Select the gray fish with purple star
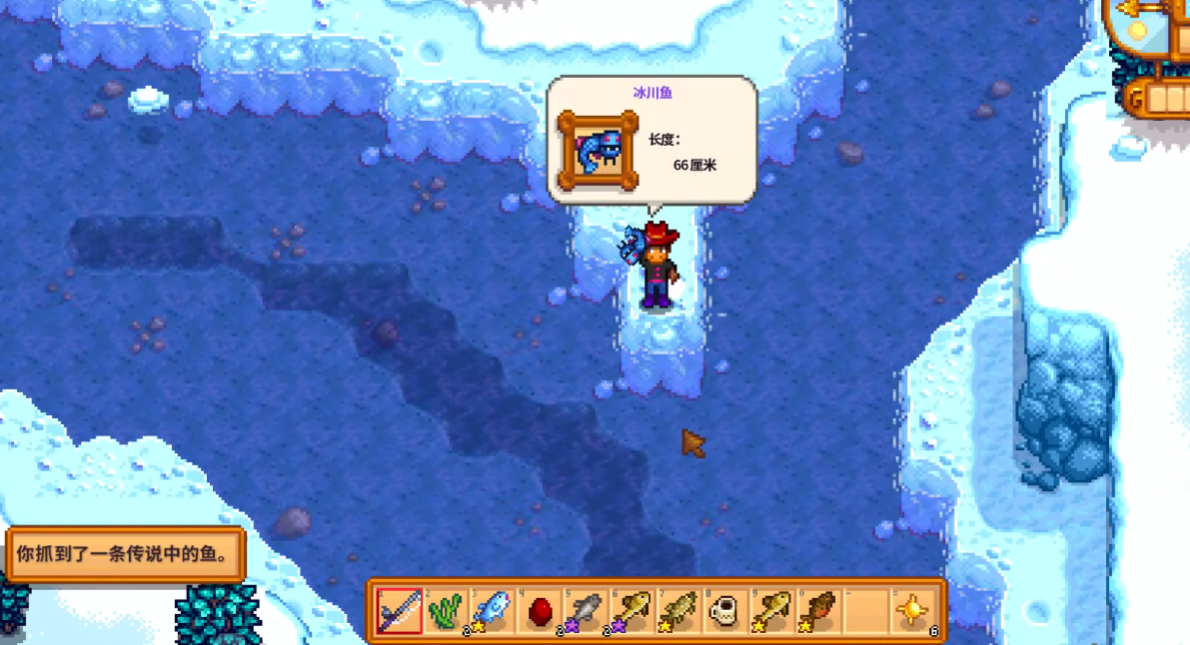Screen dimensions: 1190x645 (586, 610)
